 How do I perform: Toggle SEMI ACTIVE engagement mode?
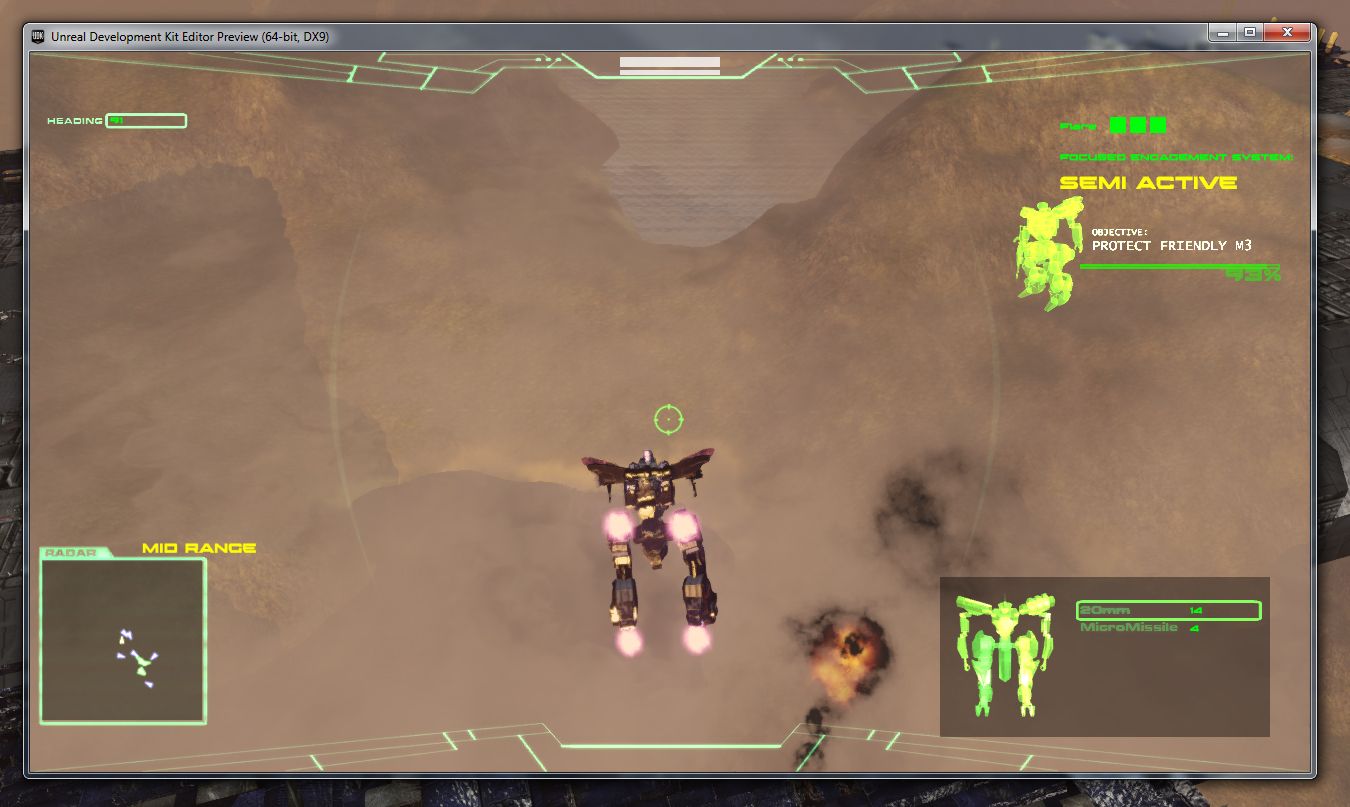click(1147, 182)
